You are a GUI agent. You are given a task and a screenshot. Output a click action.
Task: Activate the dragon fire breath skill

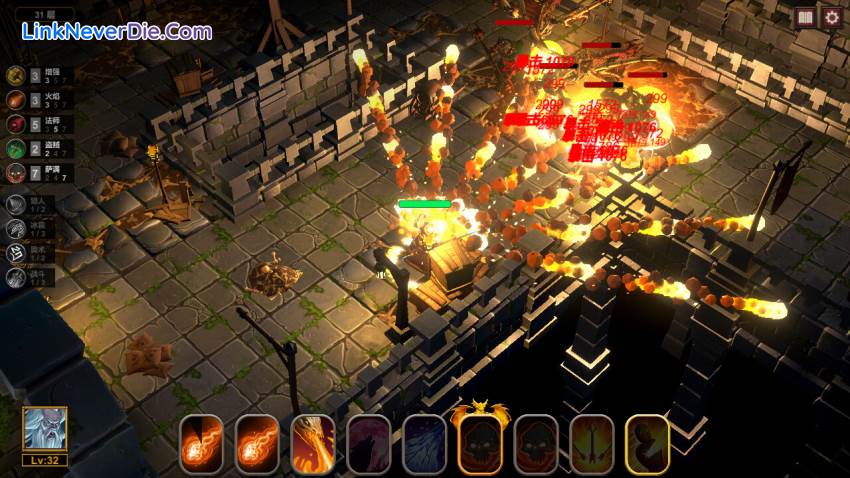click(313, 444)
